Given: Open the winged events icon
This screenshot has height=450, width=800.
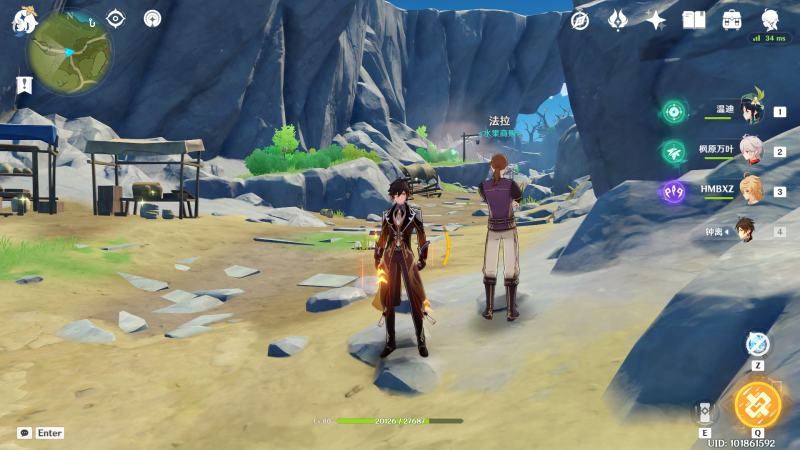Looking at the screenshot, I should [x=618, y=20].
